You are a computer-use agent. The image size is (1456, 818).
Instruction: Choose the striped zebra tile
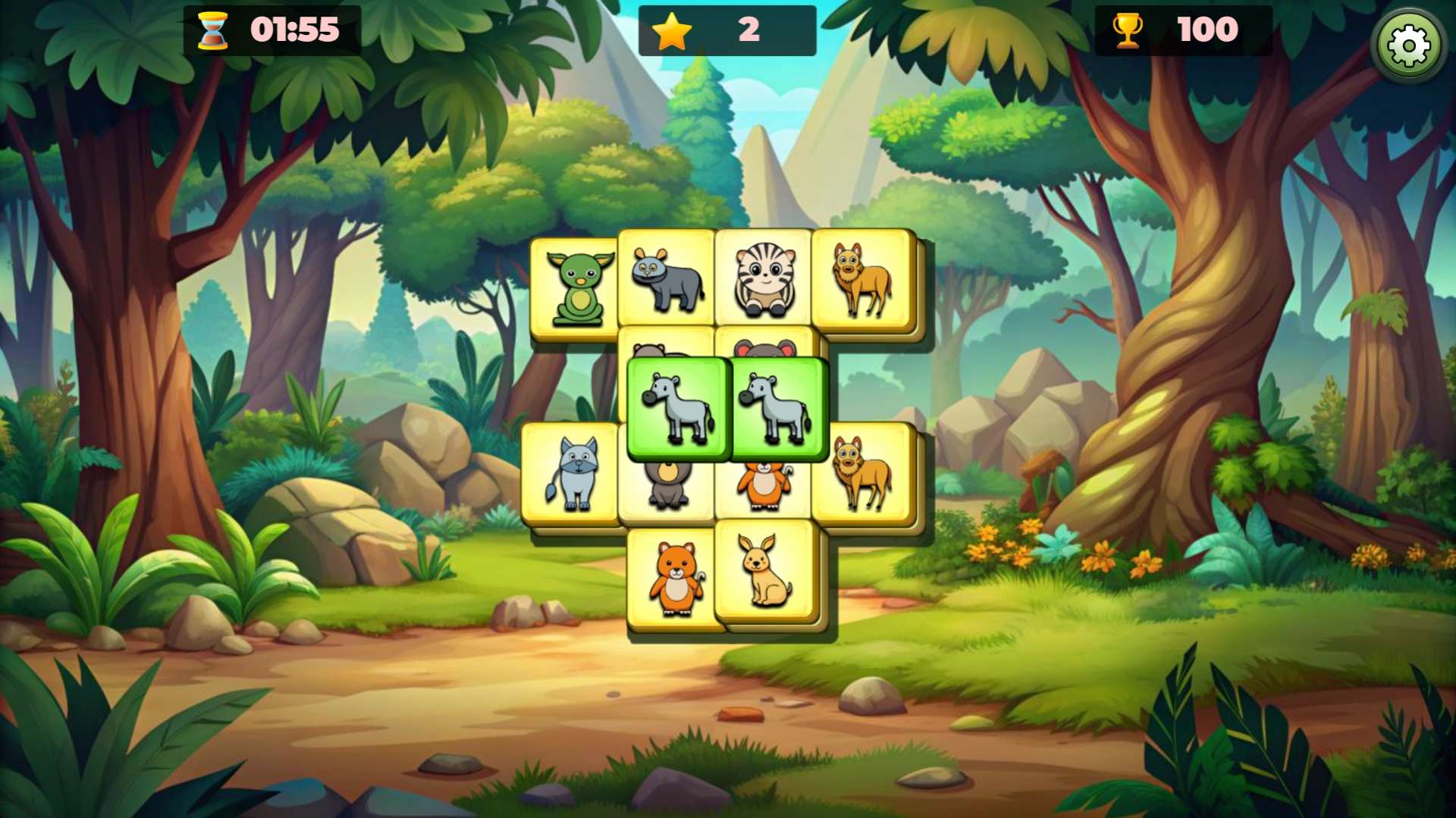[x=764, y=279]
